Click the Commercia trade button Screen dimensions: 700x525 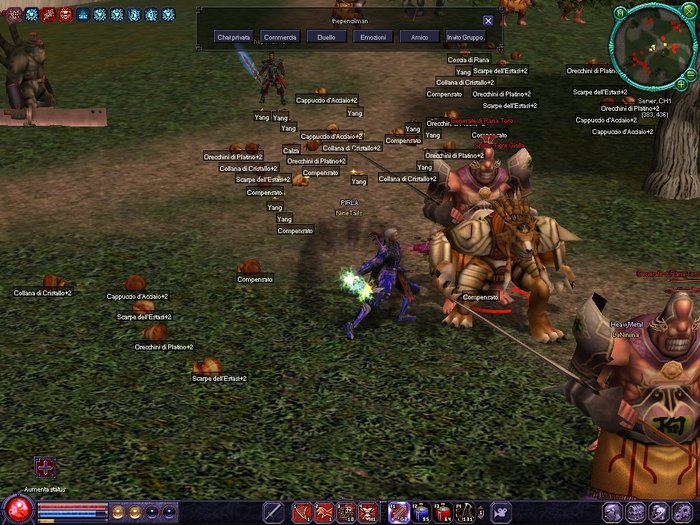tap(280, 37)
